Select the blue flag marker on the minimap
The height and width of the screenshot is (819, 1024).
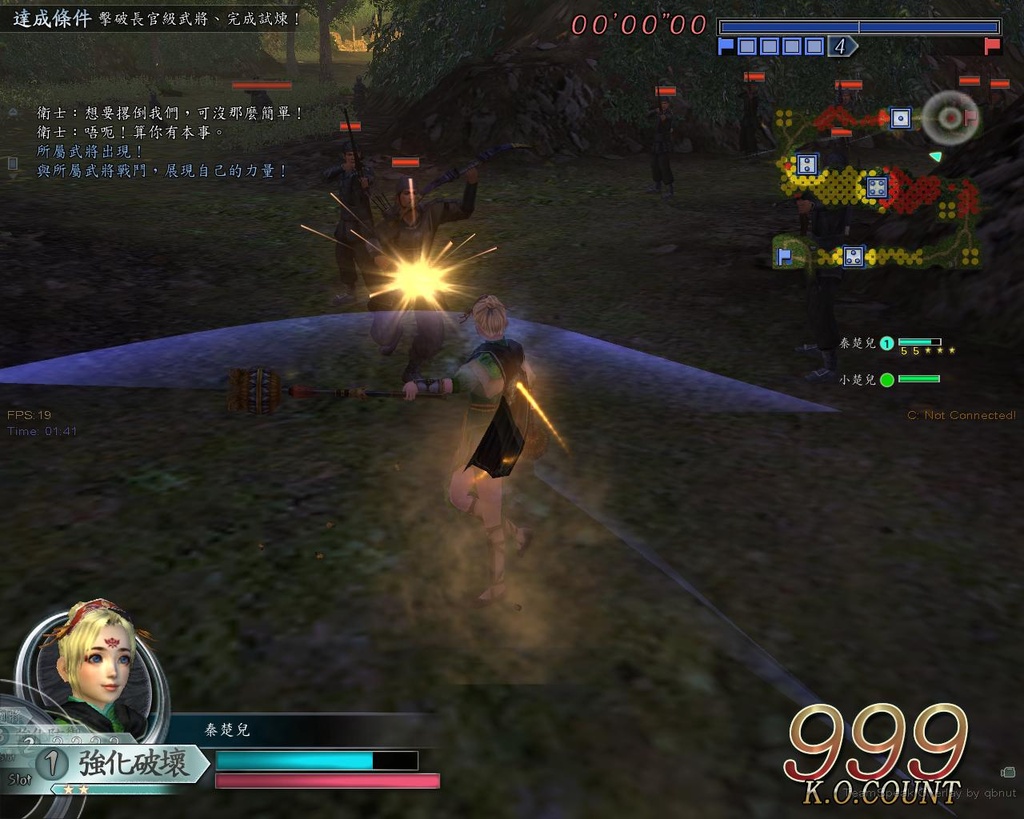pyautogui.click(x=785, y=257)
